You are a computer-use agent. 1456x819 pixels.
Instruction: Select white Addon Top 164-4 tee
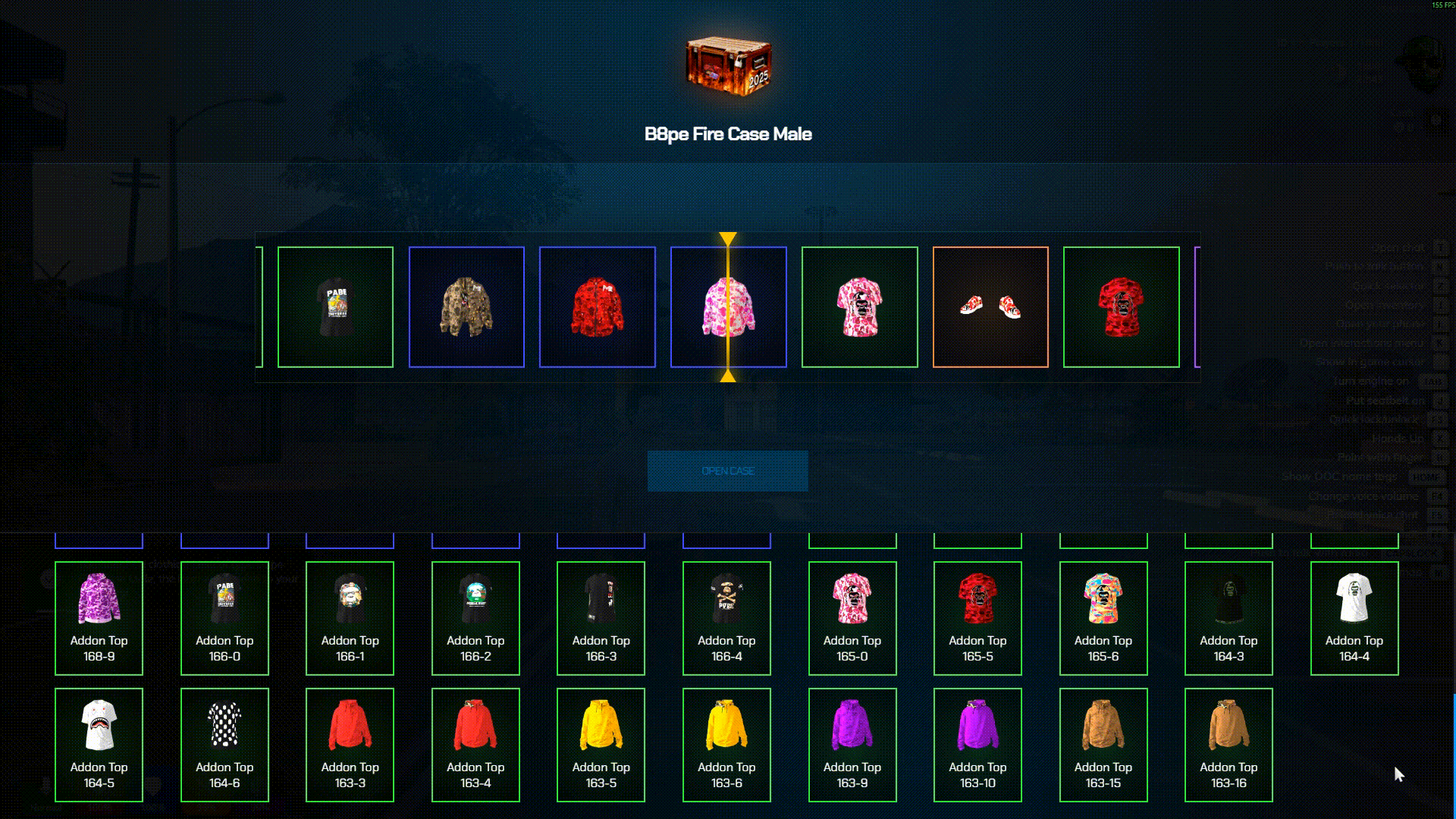(x=1354, y=618)
